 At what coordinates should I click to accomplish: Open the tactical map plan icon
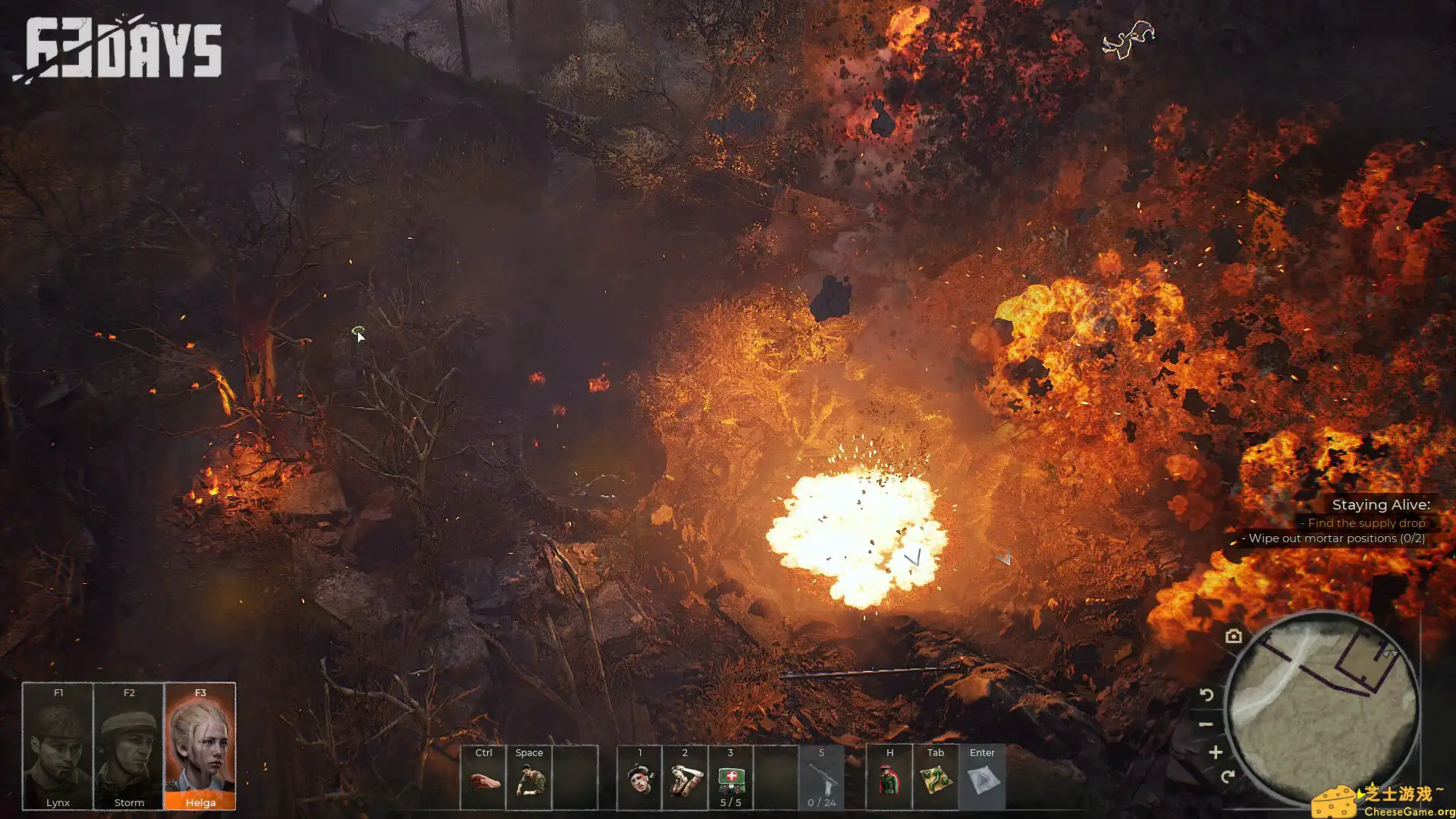936,780
